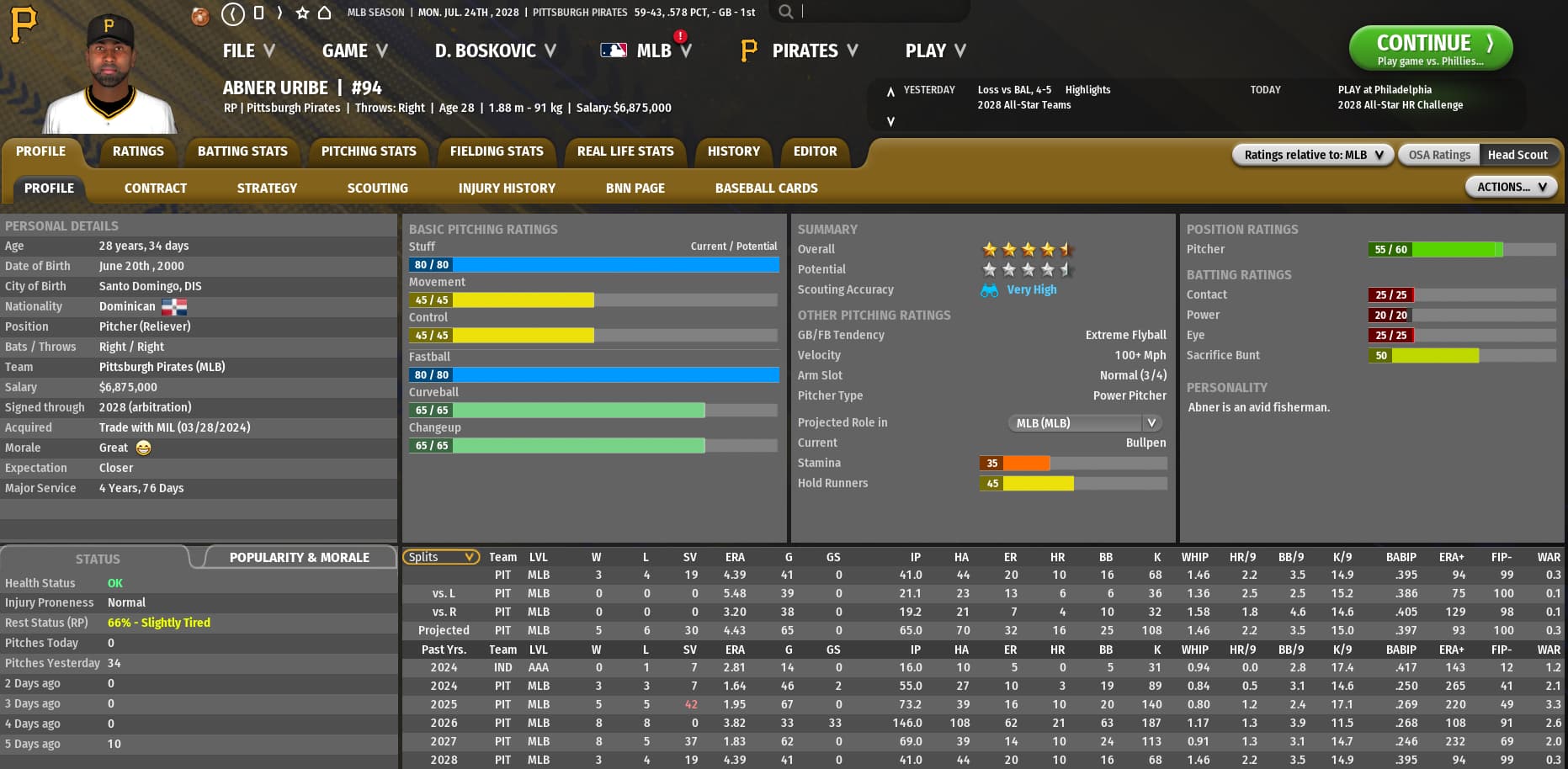Switch to Popularity & Morale tab
The image size is (1568, 769).
coord(299,558)
